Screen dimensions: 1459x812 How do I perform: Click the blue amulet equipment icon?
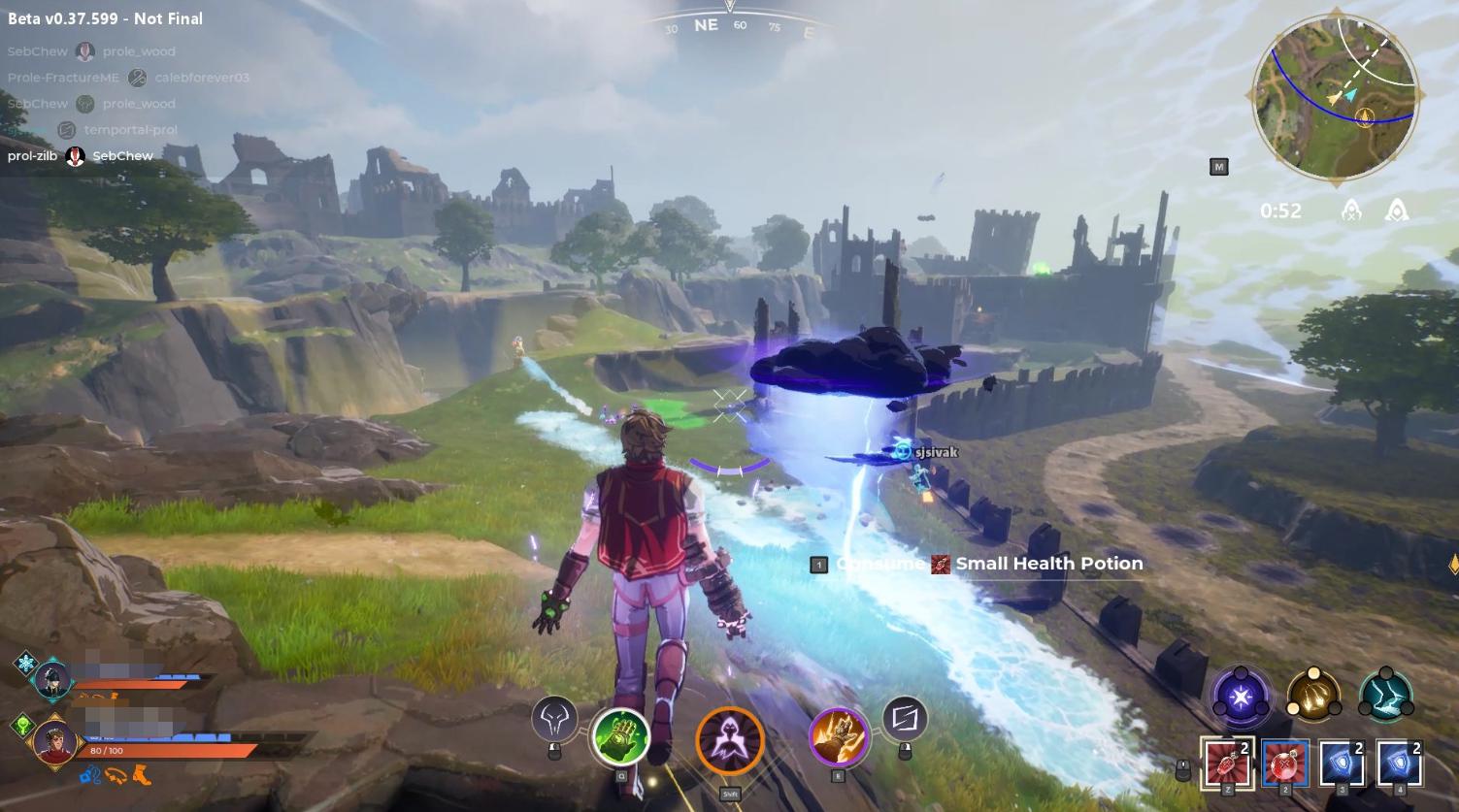click(x=90, y=774)
